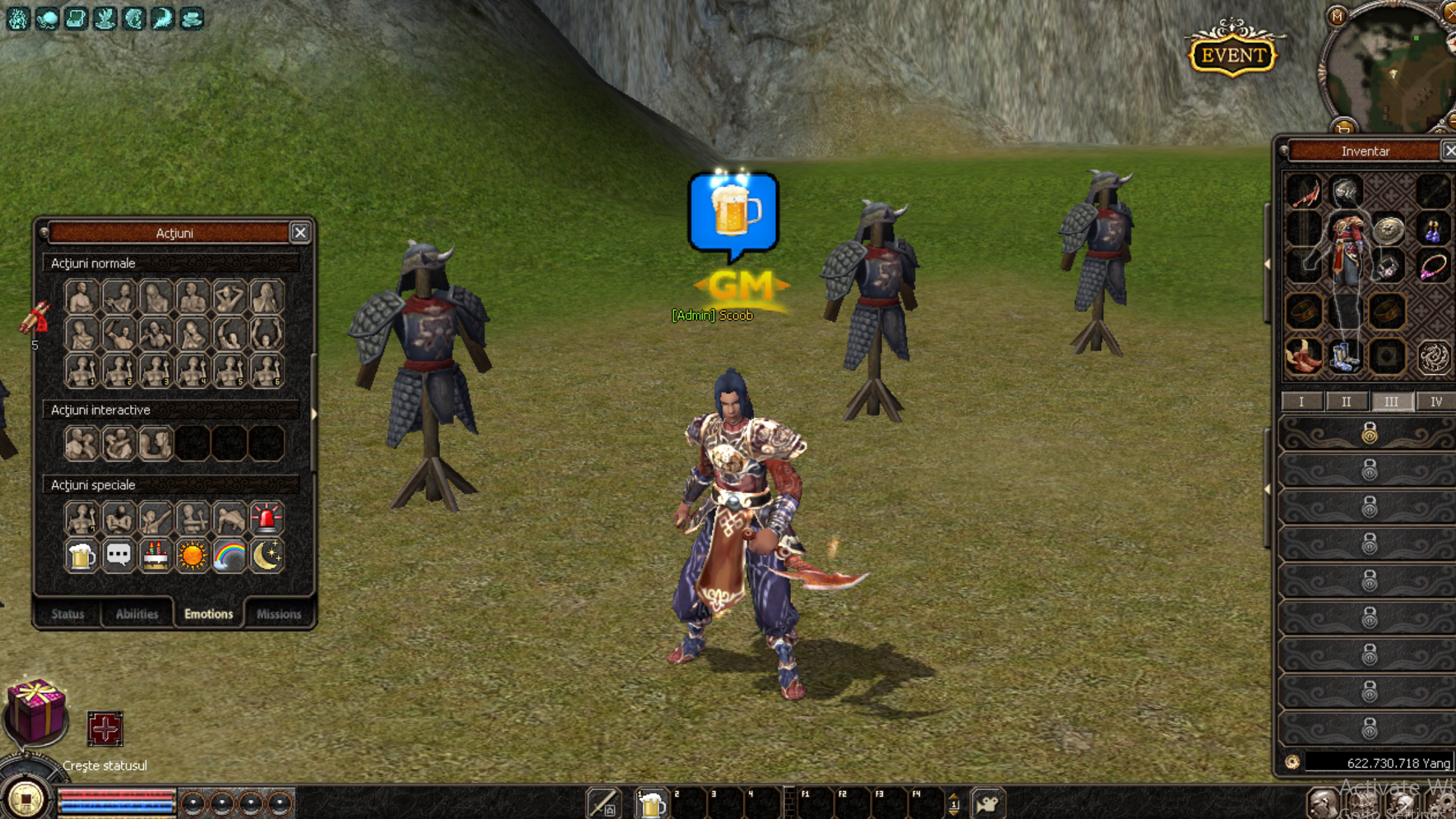Open the Missions tab
The width and height of the screenshot is (1456, 819).
[x=278, y=614]
